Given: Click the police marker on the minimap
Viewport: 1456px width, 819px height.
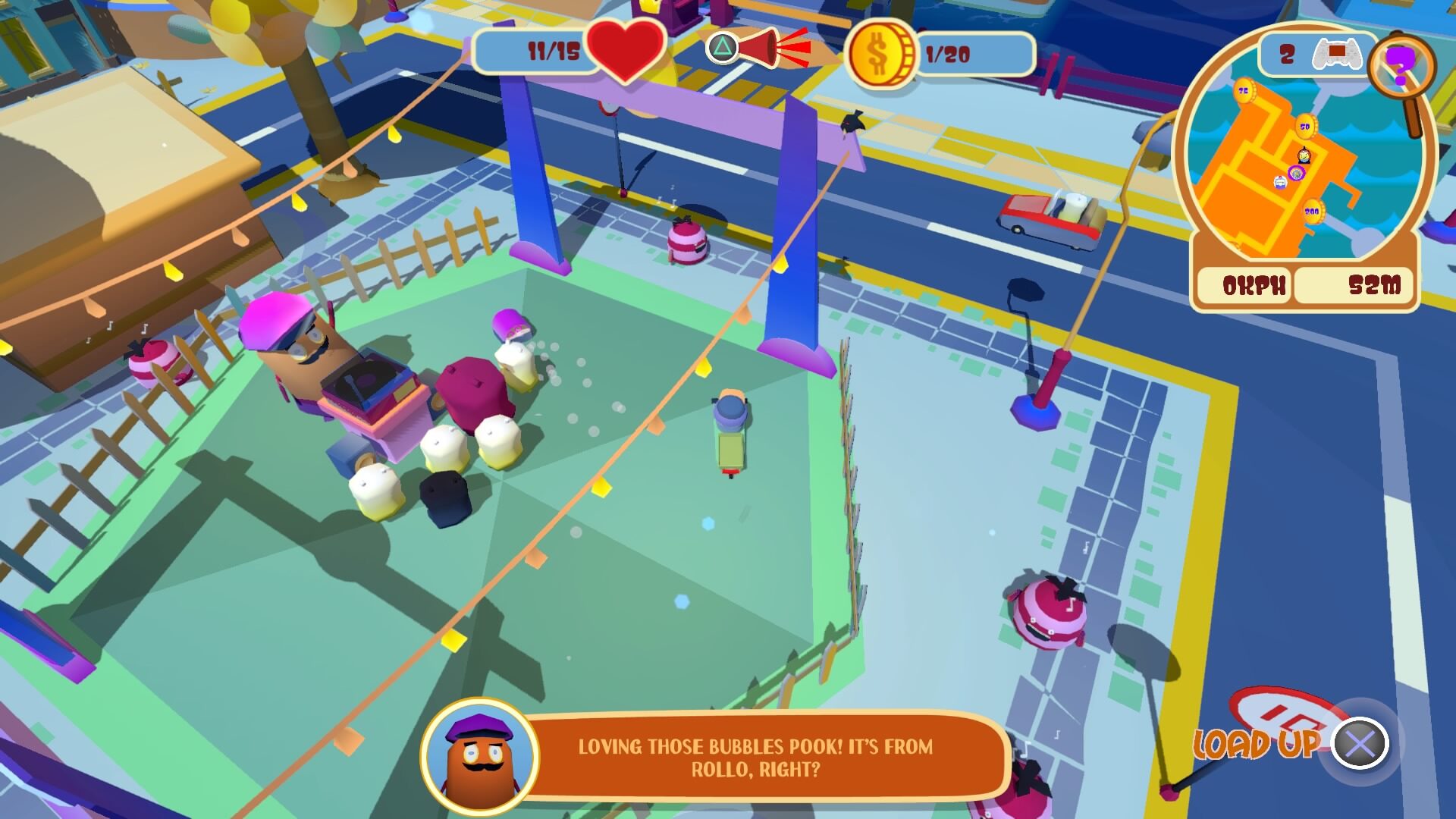Looking at the screenshot, I should (x=1279, y=182).
